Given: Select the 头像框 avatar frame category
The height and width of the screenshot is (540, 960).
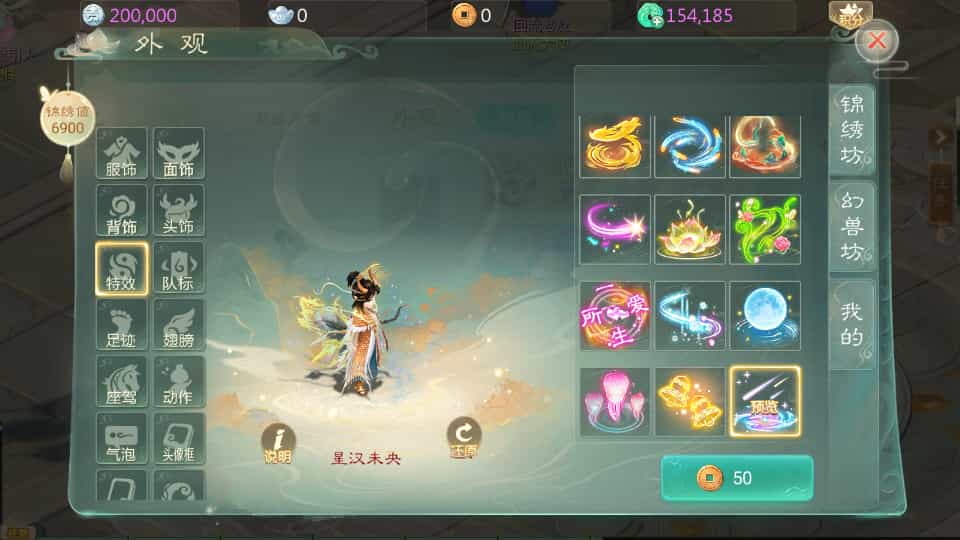Looking at the screenshot, I should click(178, 439).
